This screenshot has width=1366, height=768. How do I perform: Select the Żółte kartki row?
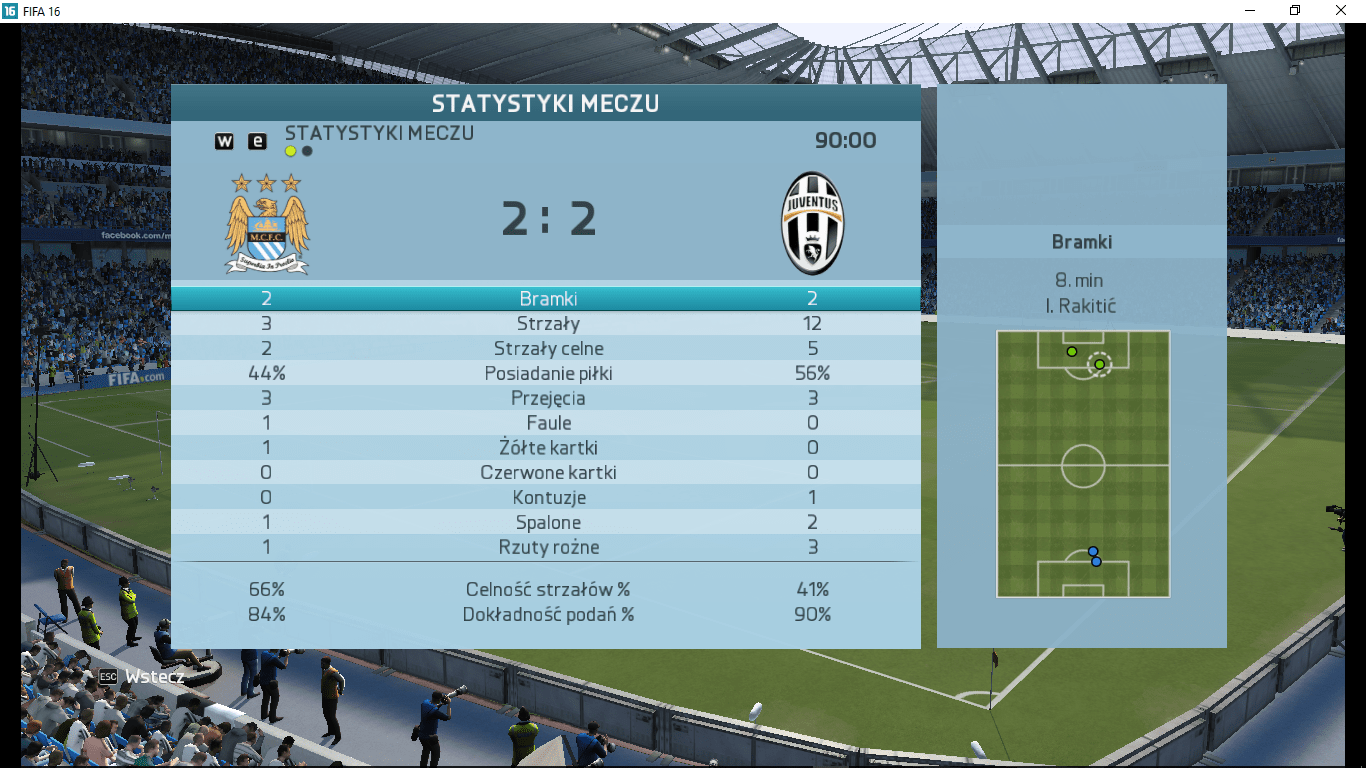click(x=547, y=448)
